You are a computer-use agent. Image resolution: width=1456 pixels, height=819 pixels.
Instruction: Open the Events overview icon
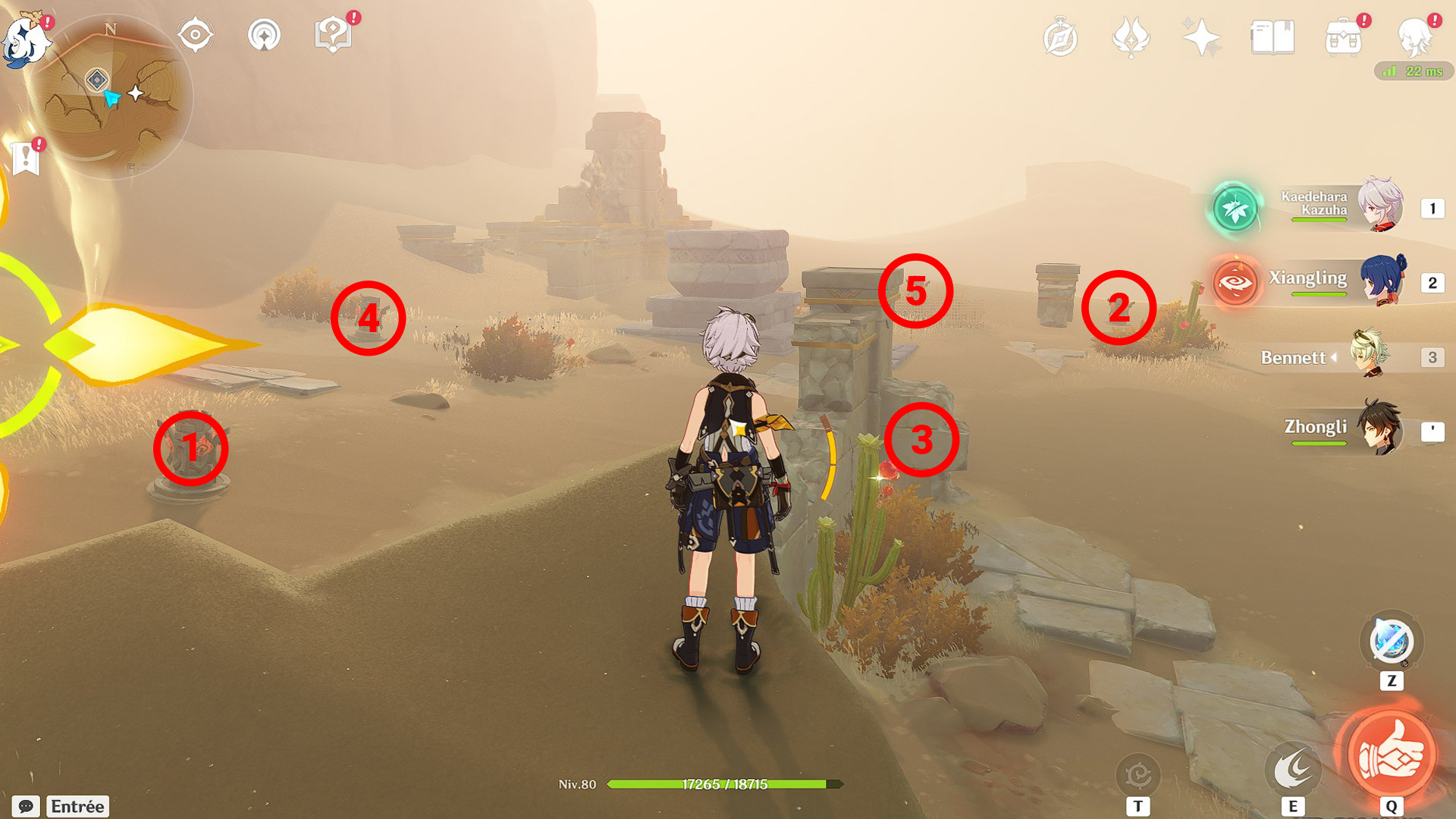pyautogui.click(x=1129, y=36)
